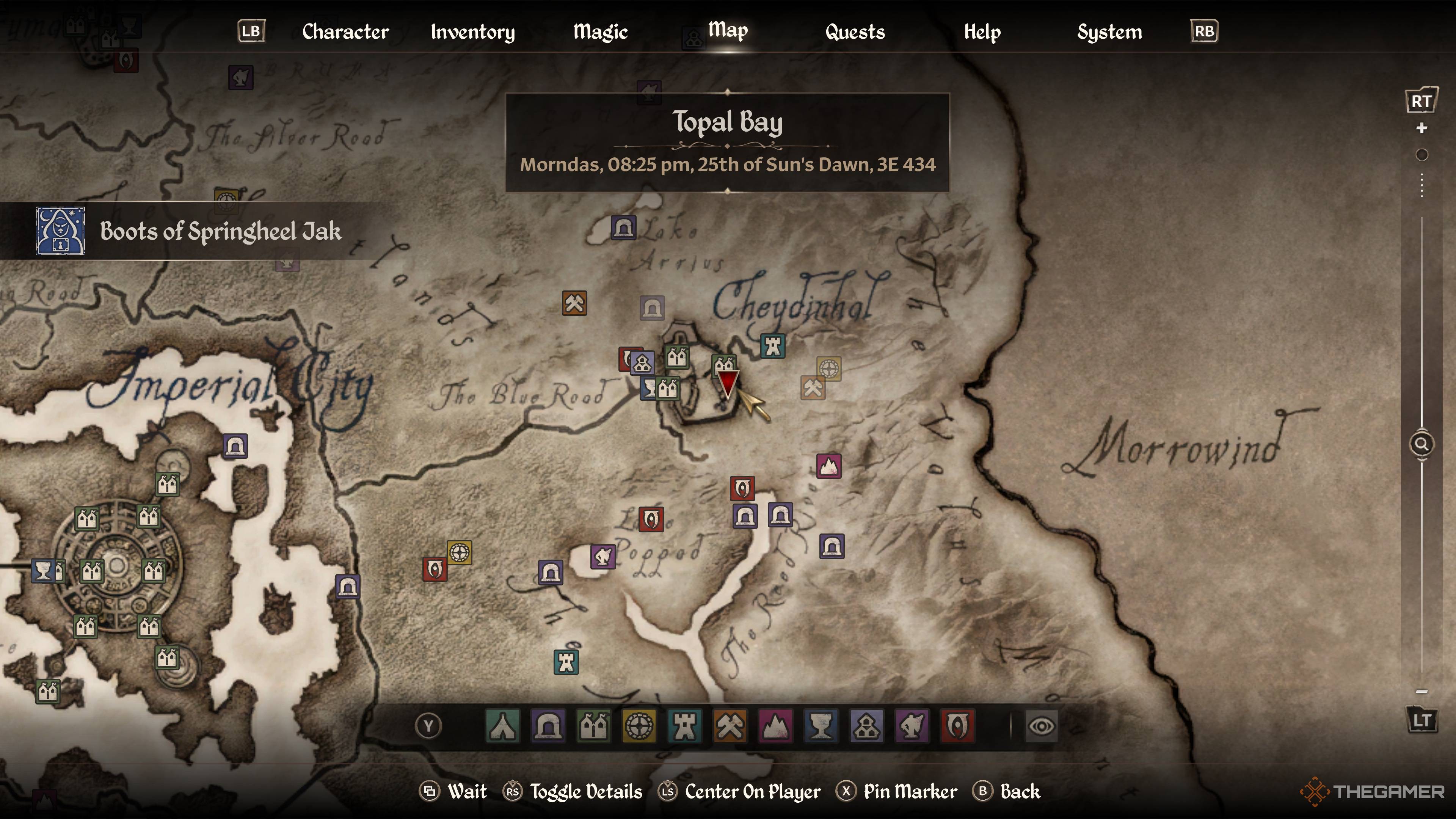The image size is (1456, 819).
Task: Zoom out with the minus button
Action: click(x=1421, y=691)
